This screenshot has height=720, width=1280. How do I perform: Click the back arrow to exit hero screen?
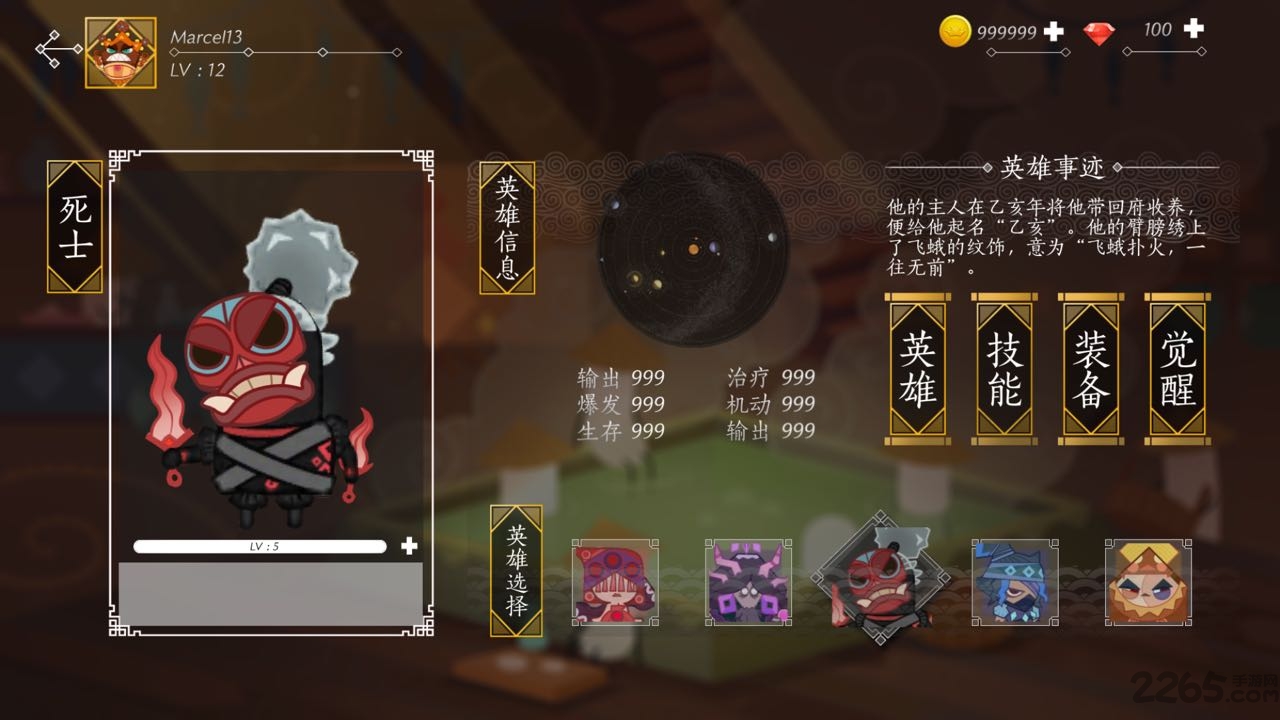pos(56,47)
